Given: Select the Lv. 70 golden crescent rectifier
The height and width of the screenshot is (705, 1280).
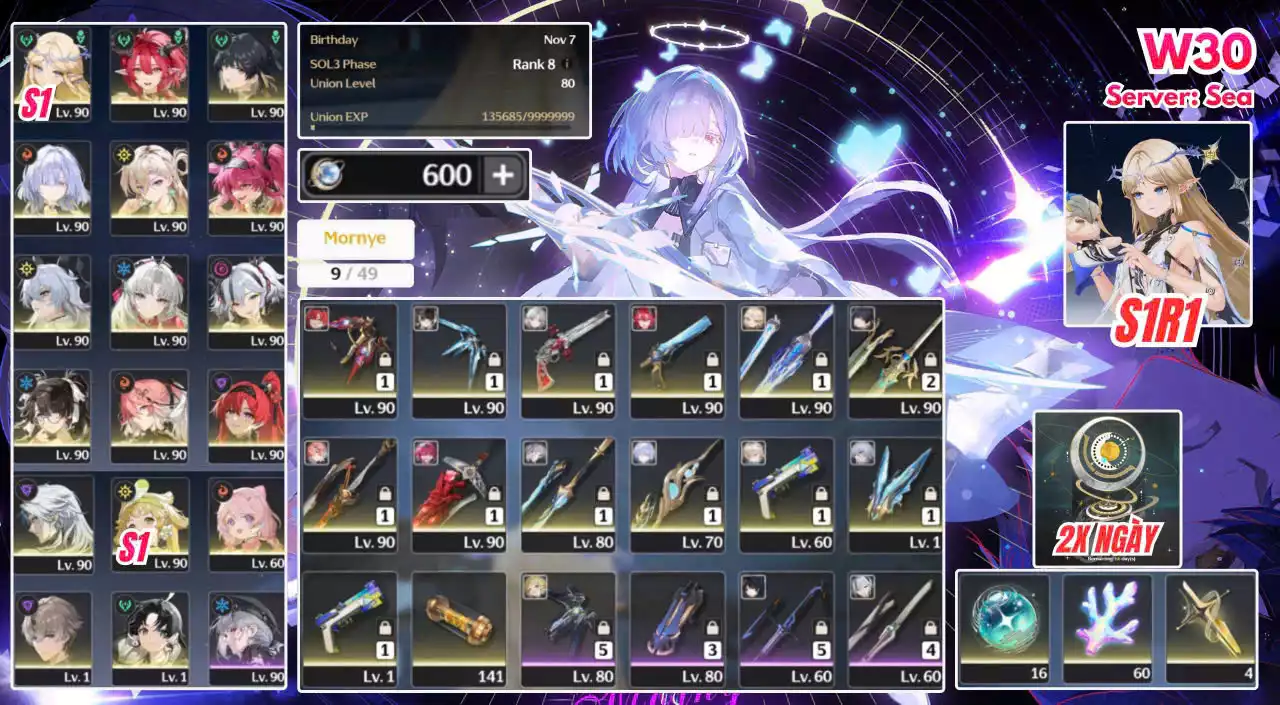Looking at the screenshot, I should pos(678,487).
